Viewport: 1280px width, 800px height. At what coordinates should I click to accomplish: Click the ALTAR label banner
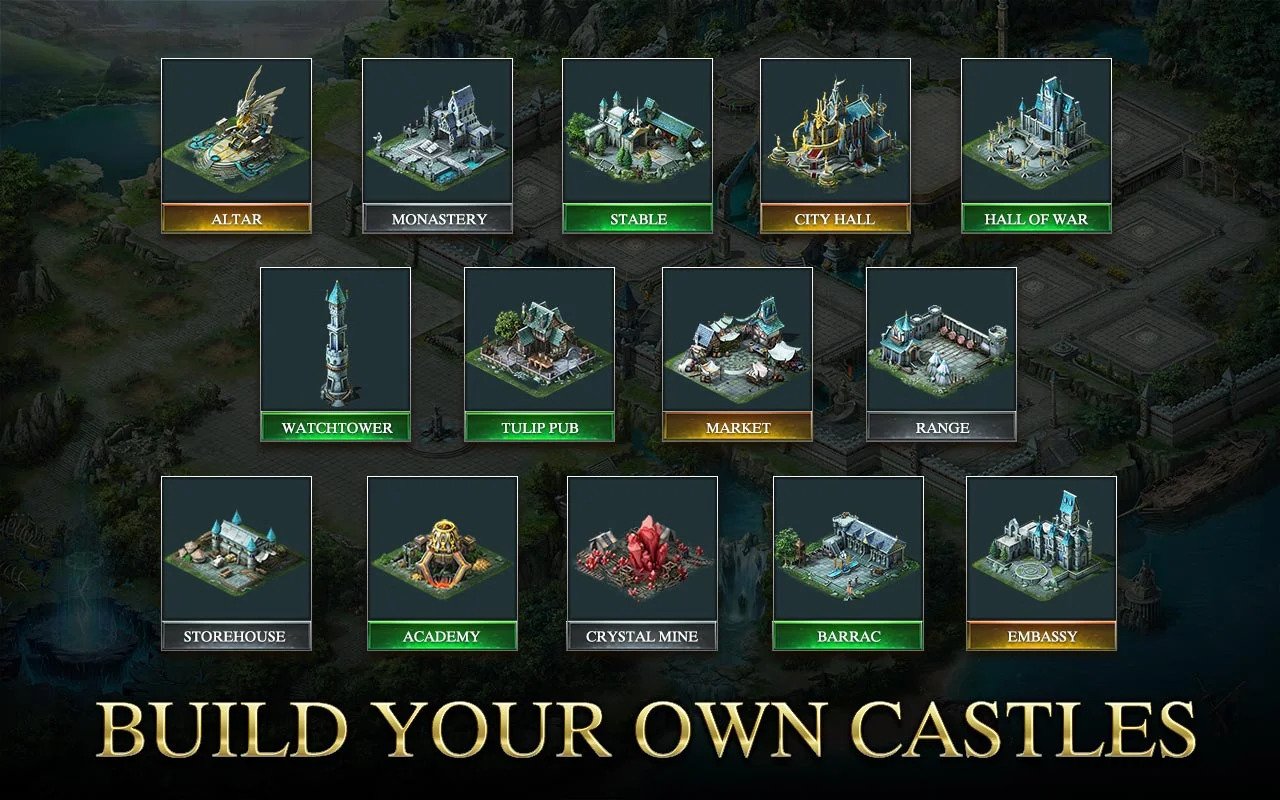pos(237,218)
